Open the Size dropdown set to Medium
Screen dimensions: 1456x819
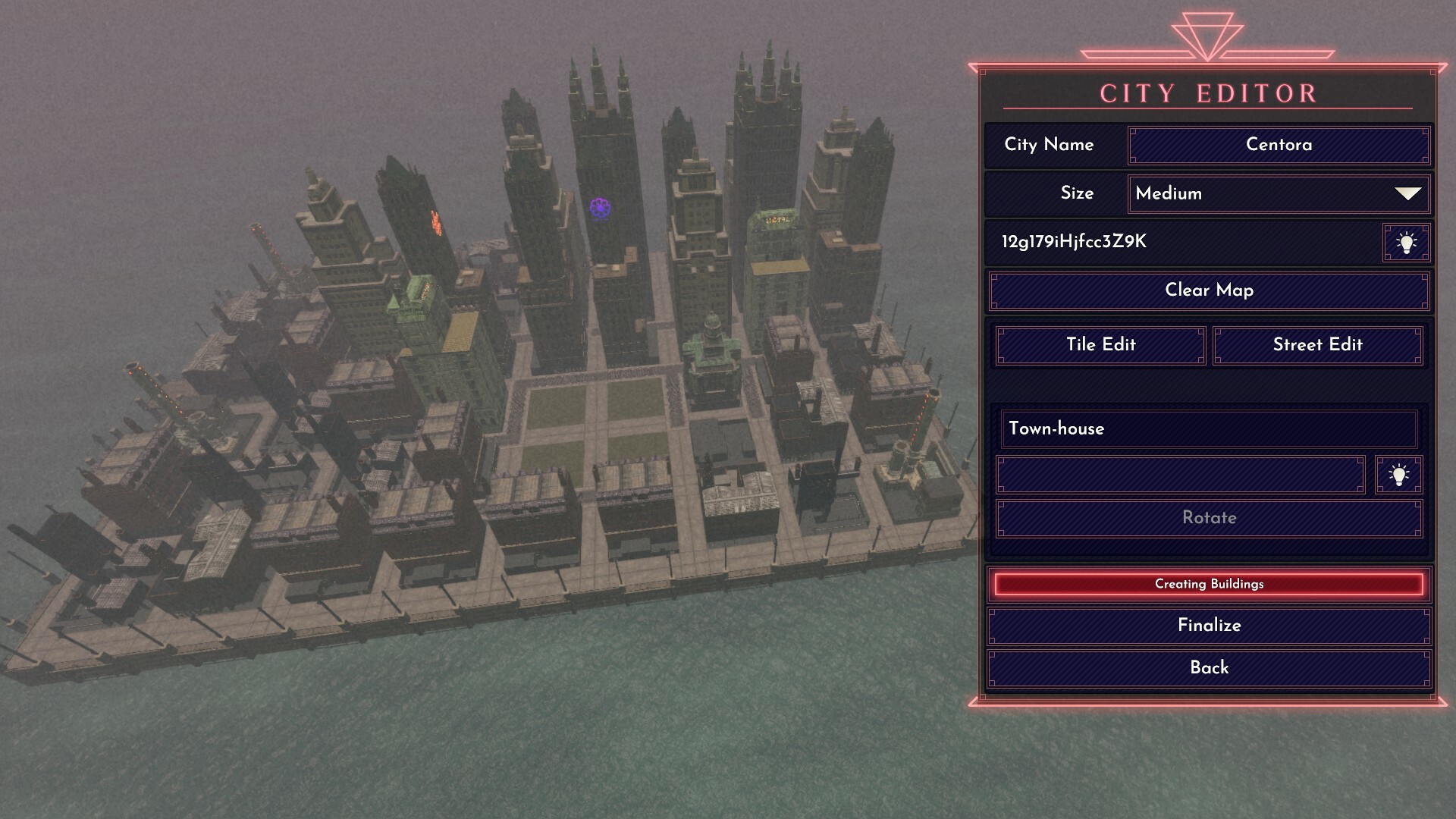1279,194
